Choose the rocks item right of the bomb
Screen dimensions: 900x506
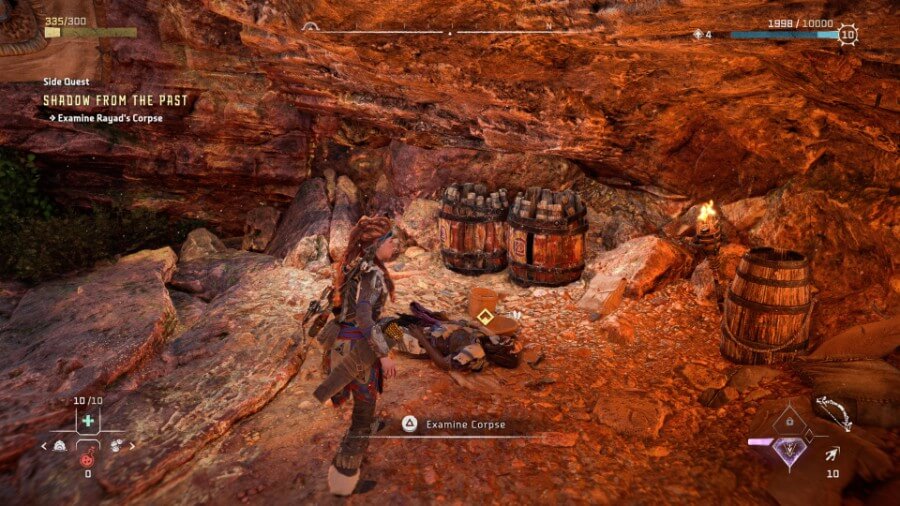[113, 446]
